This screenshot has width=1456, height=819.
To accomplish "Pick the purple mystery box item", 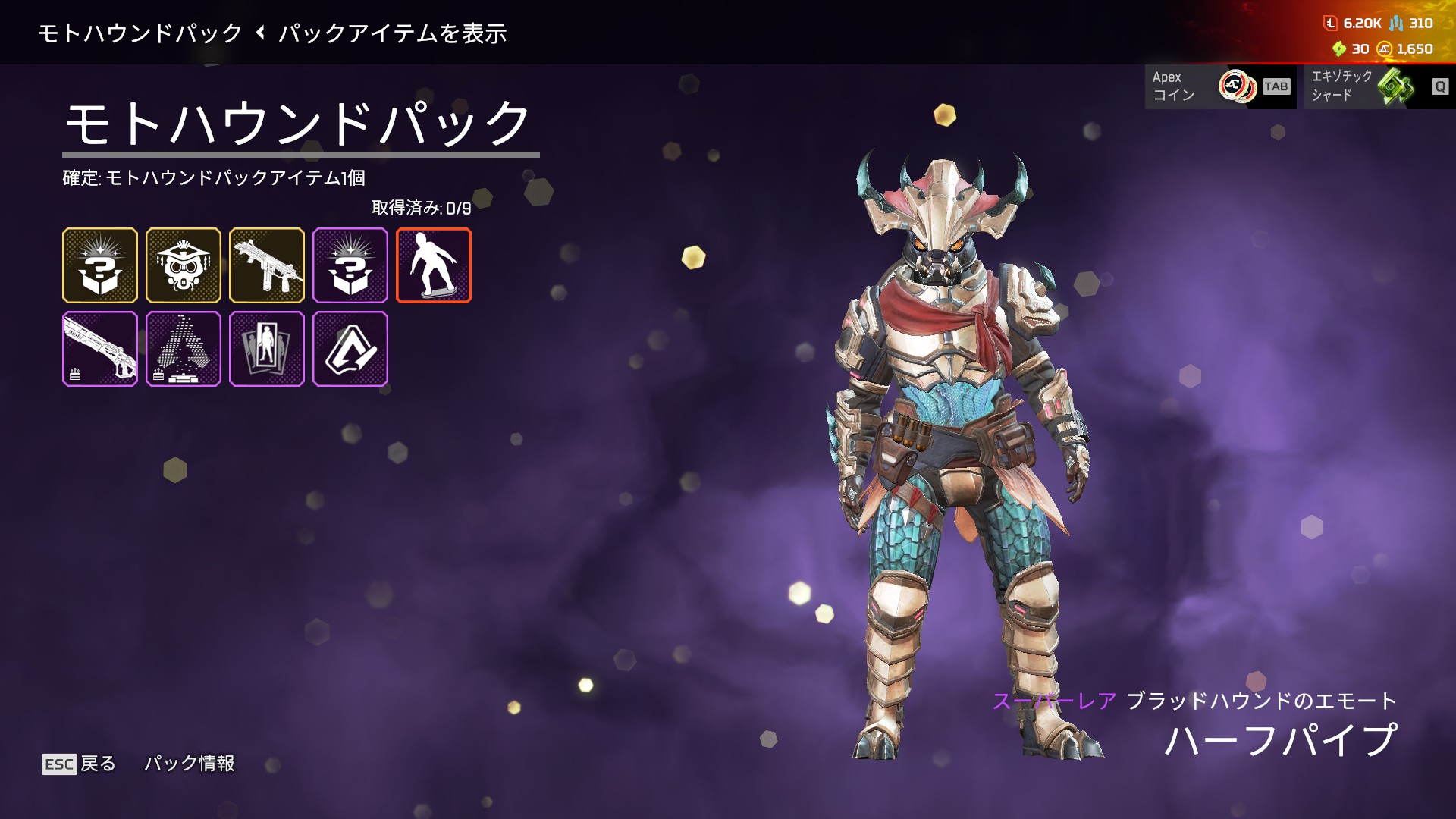I will (x=350, y=265).
